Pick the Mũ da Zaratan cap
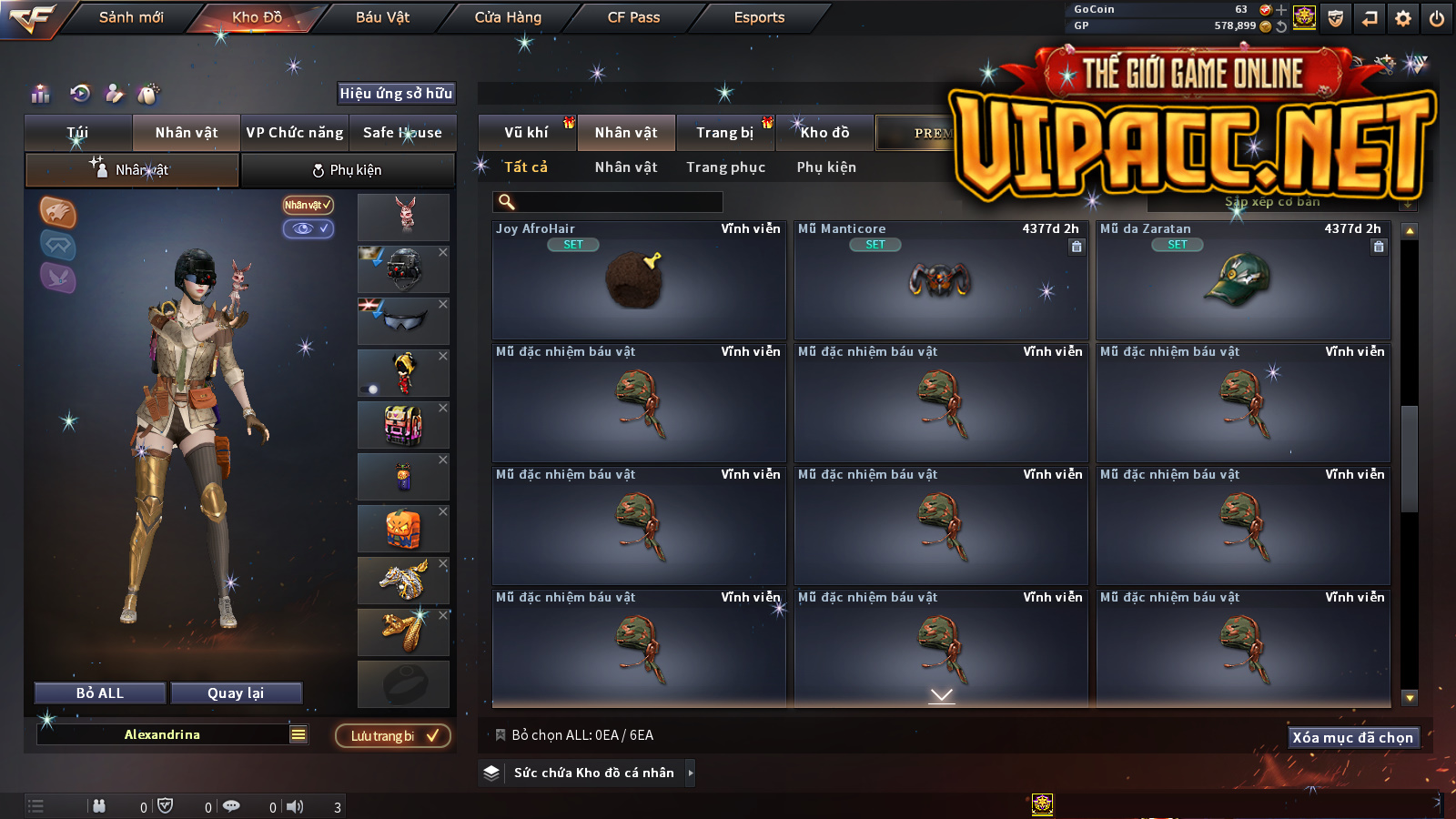The width and height of the screenshot is (1456, 819). [x=1242, y=280]
